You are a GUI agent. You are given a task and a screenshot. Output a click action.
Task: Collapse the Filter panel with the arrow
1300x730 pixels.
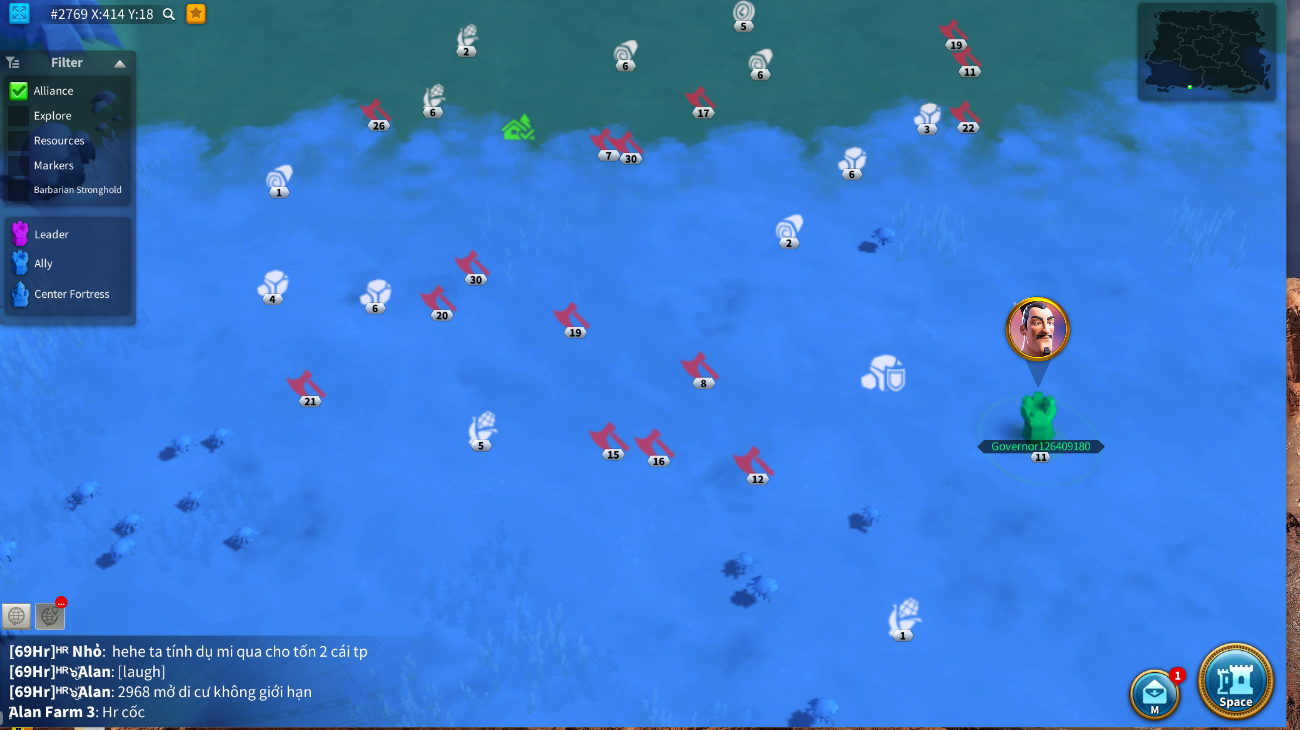click(x=120, y=63)
